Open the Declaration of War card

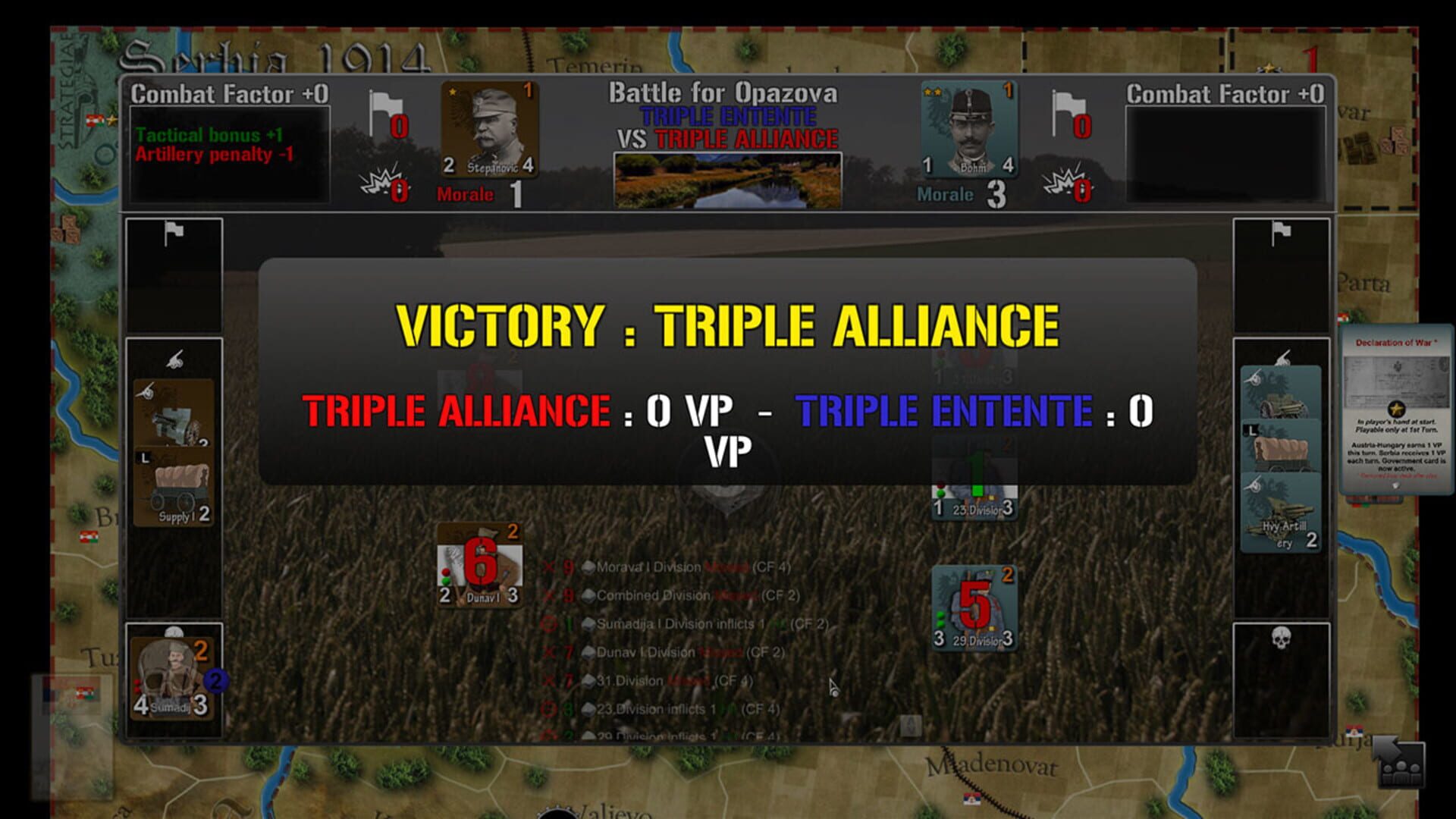click(1398, 409)
